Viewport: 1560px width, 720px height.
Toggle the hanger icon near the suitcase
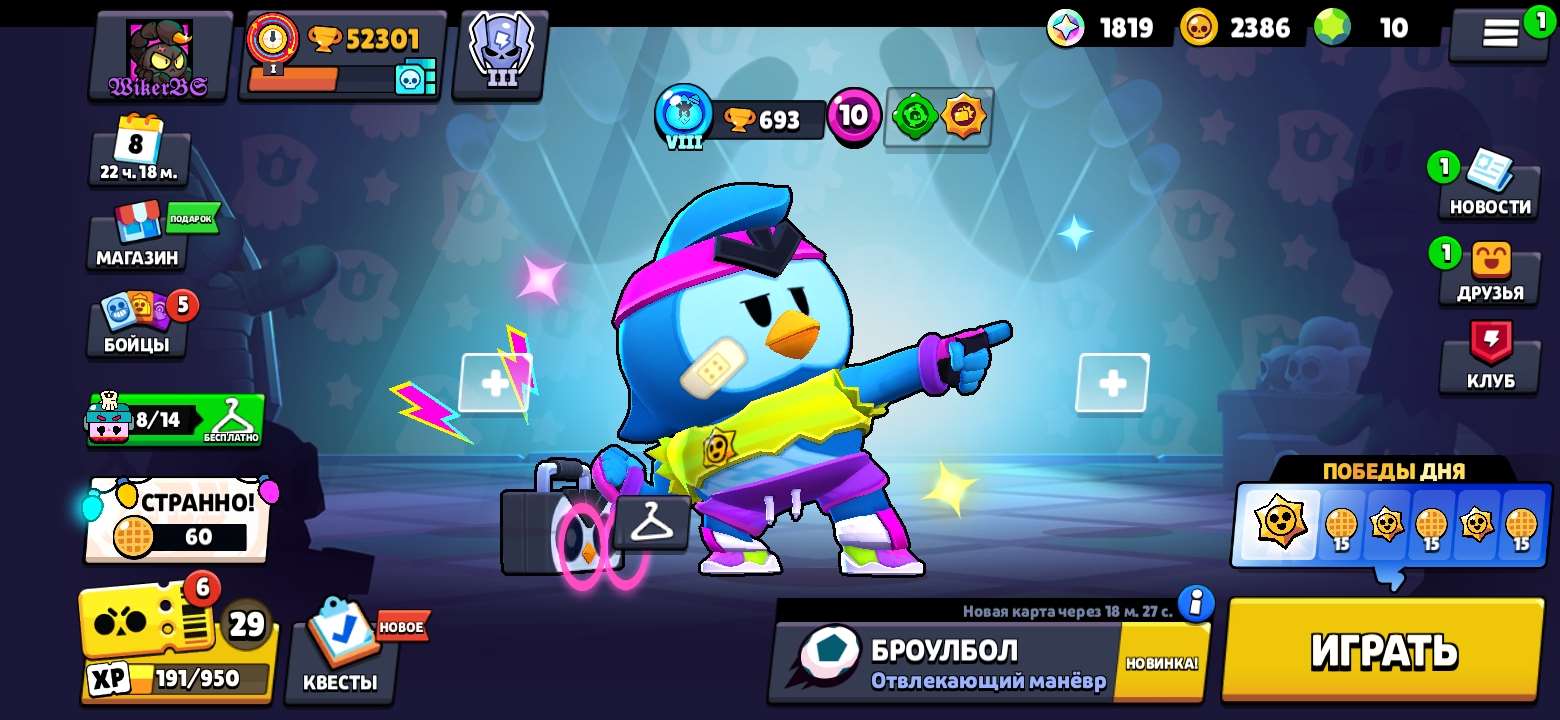(652, 523)
